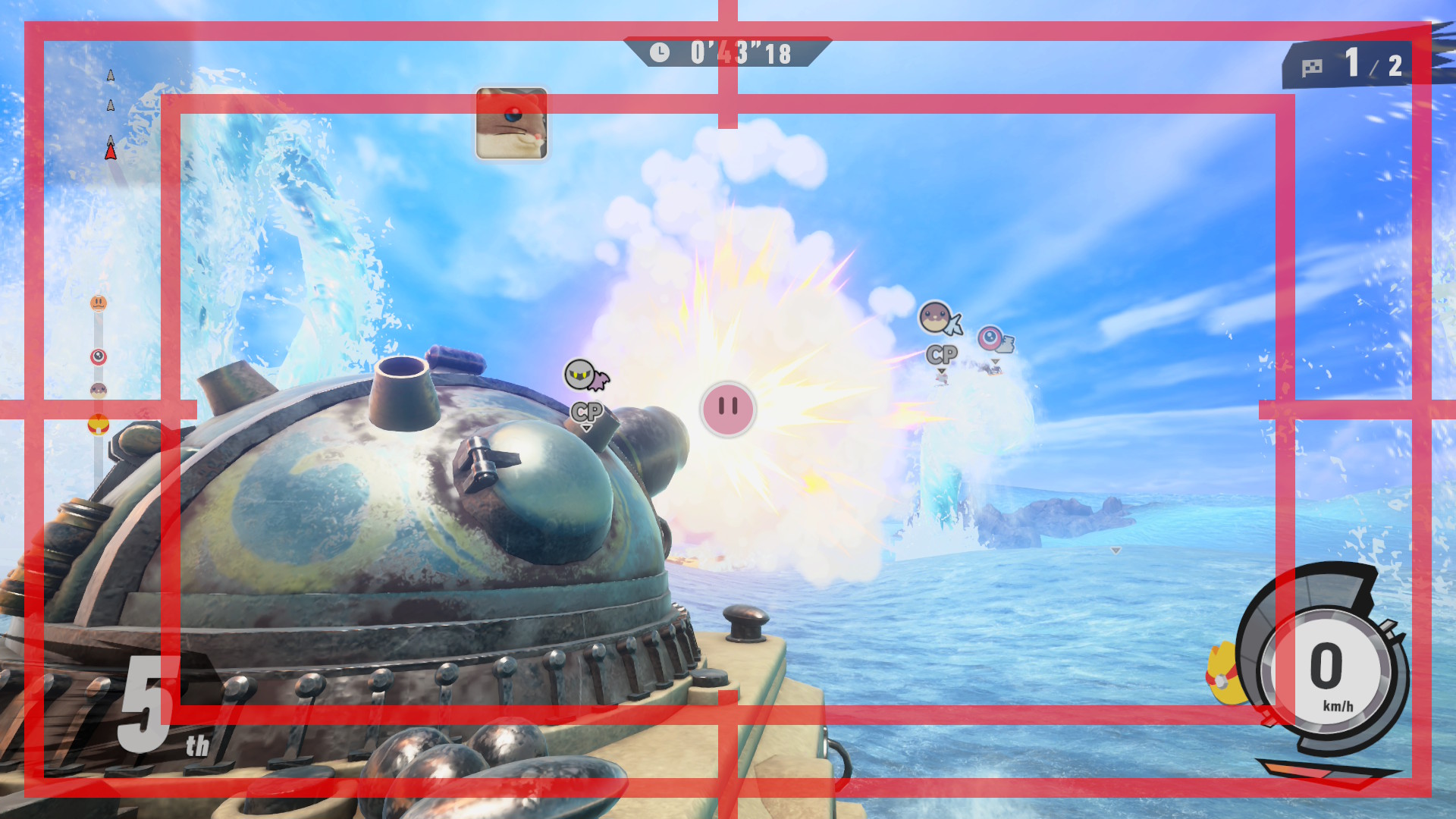Image resolution: width=1456 pixels, height=819 pixels.
Task: Click the hamster portrait panel
Action: (x=511, y=124)
